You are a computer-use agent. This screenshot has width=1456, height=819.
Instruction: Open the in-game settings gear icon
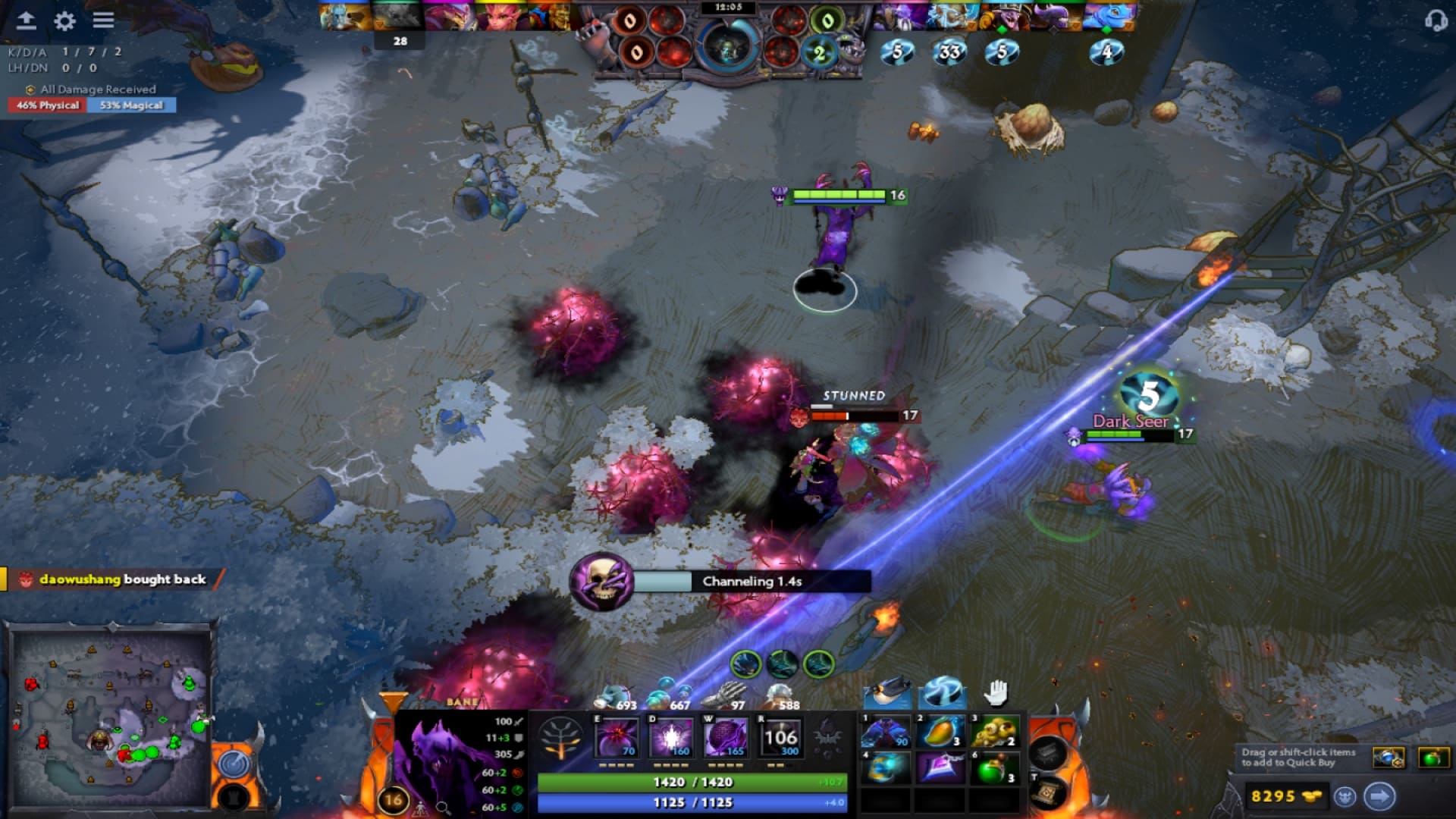point(64,22)
